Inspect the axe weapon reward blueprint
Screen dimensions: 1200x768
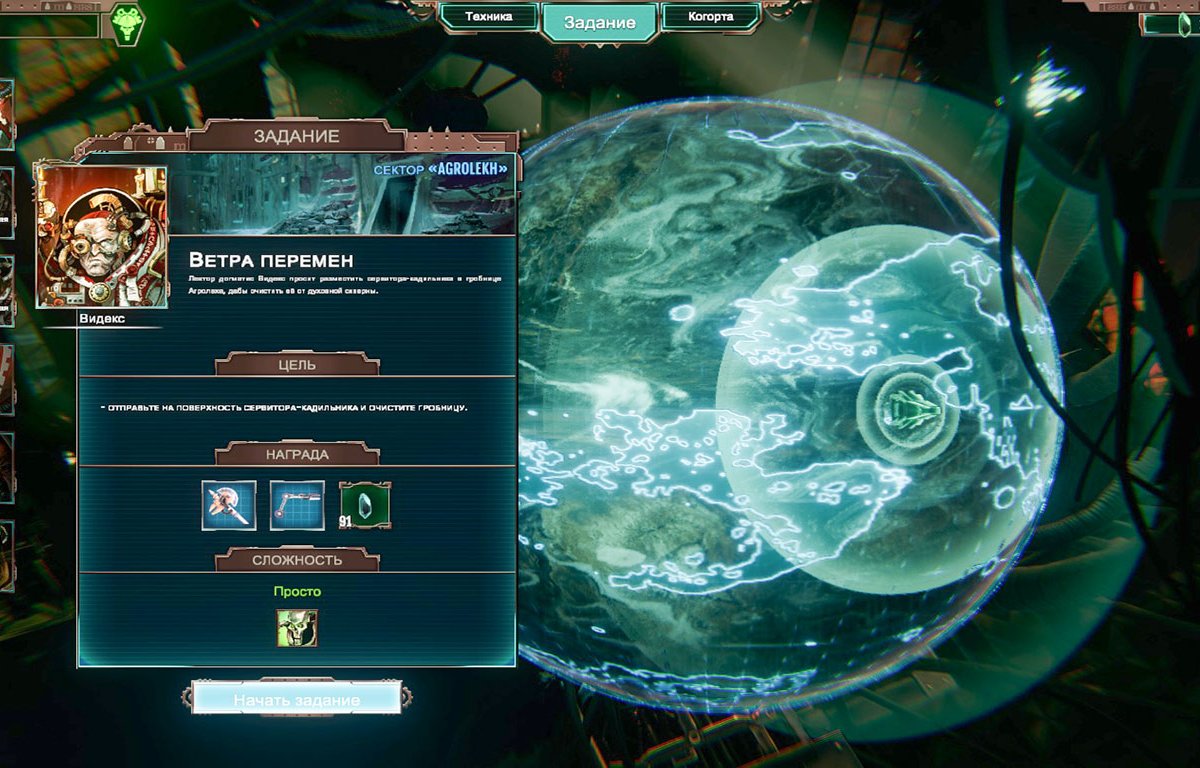[228, 505]
